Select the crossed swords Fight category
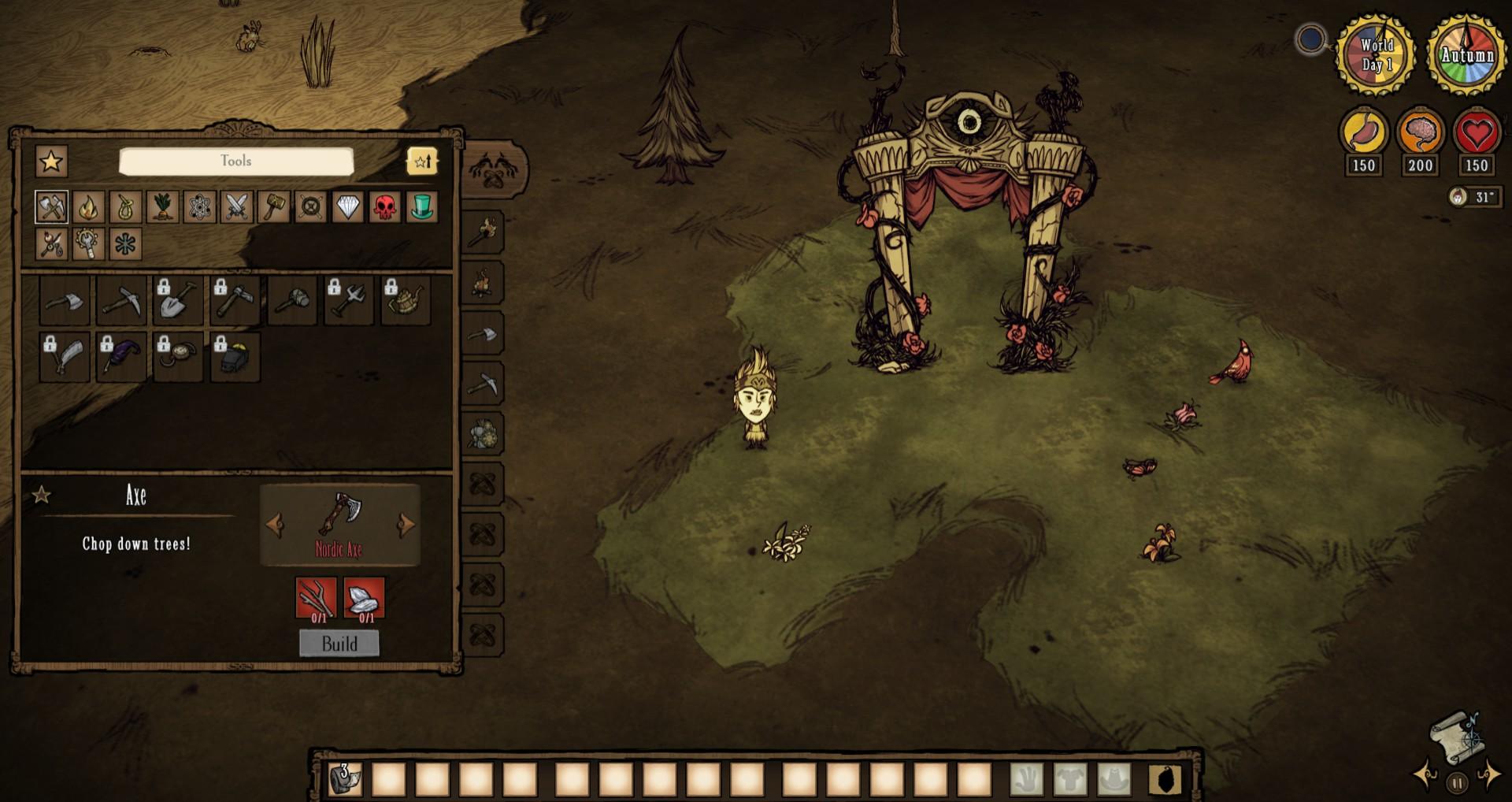 pos(236,207)
